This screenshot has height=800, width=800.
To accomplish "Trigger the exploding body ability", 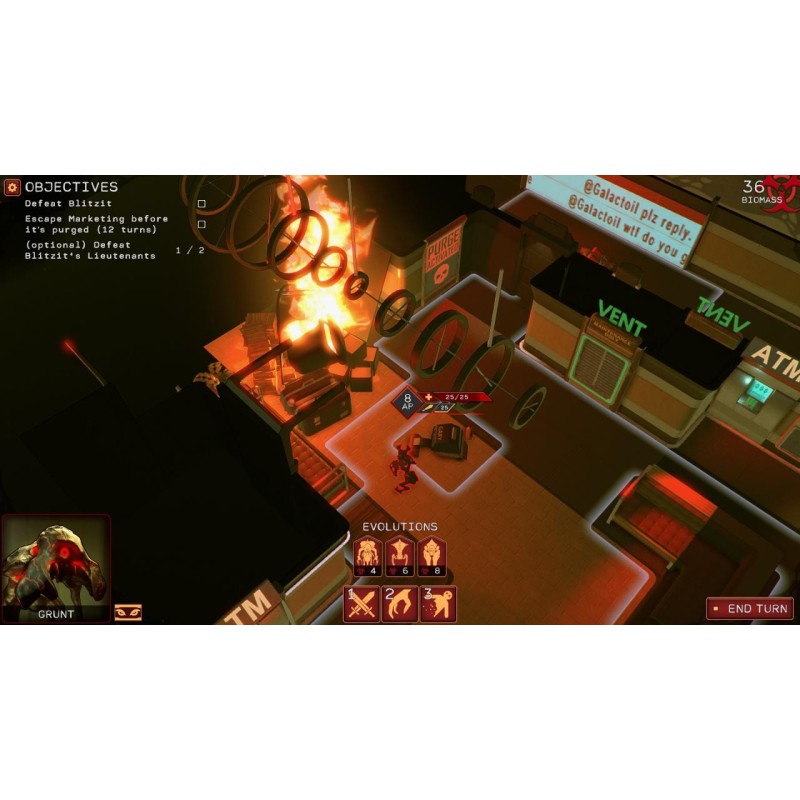I will 438,604.
